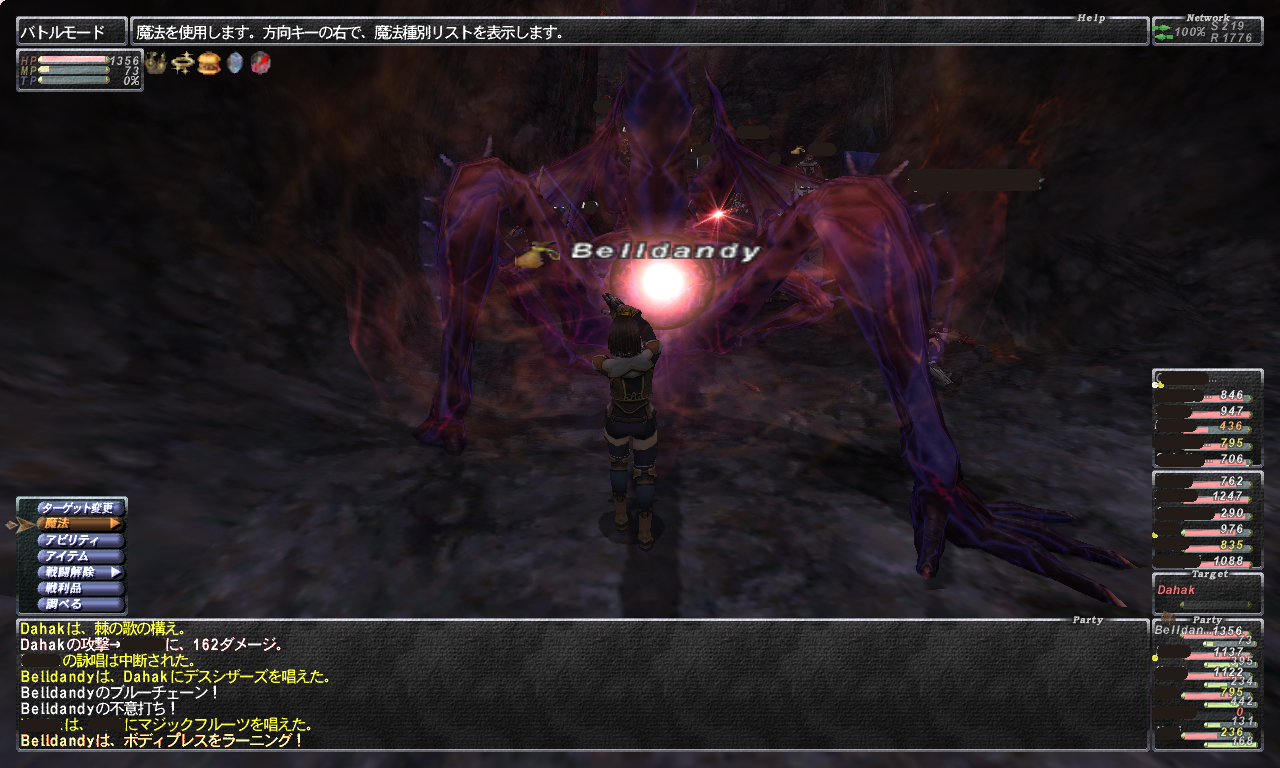Choose 戦闘解除 to disengage from battle
Screen dimensions: 1280x768
[79, 572]
